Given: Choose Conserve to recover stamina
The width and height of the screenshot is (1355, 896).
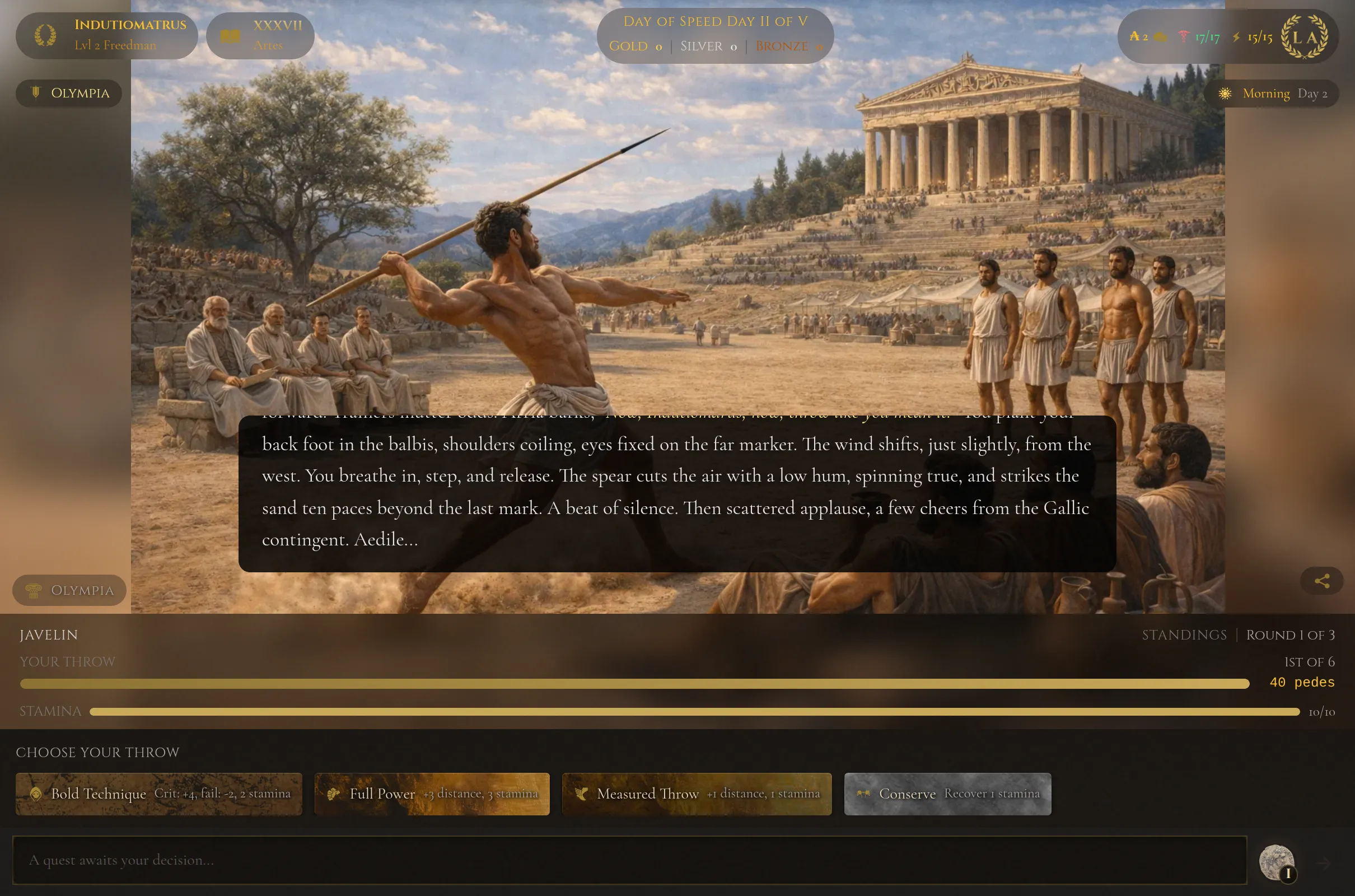Looking at the screenshot, I should (947, 794).
